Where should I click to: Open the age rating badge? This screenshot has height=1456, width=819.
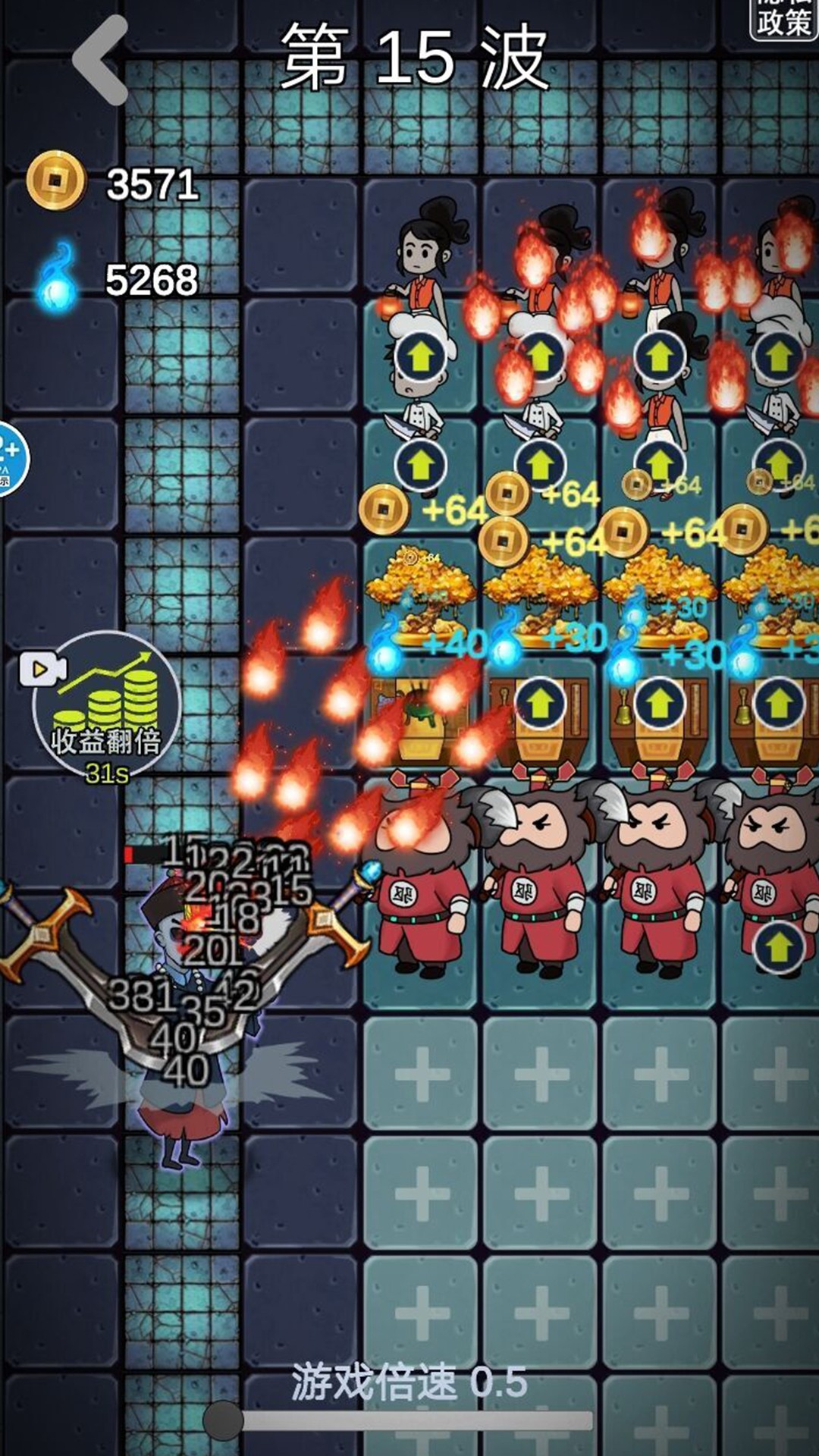11,460
